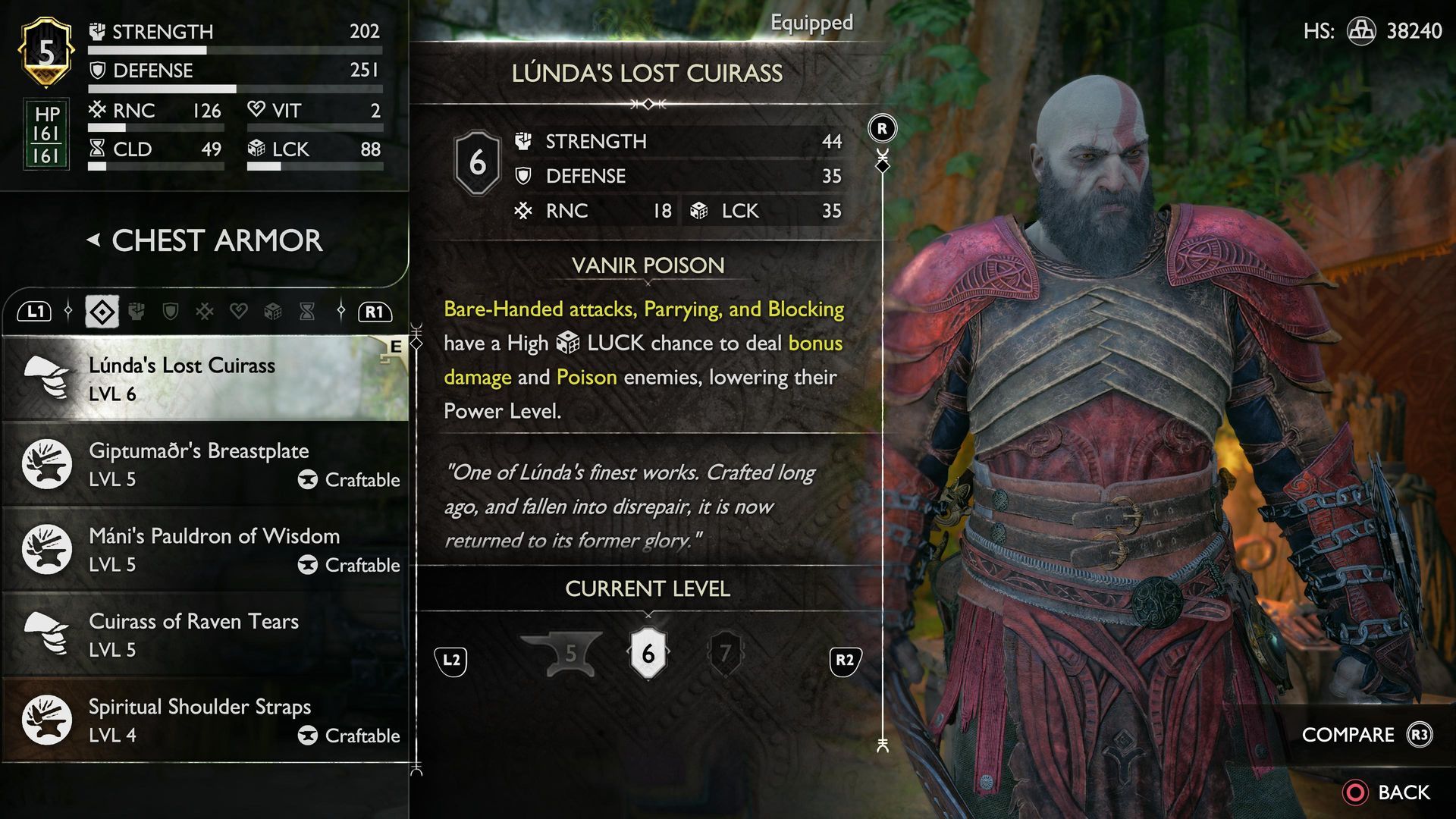Select the Luck dice sort icon
Image resolution: width=1456 pixels, height=819 pixels.
(x=272, y=312)
